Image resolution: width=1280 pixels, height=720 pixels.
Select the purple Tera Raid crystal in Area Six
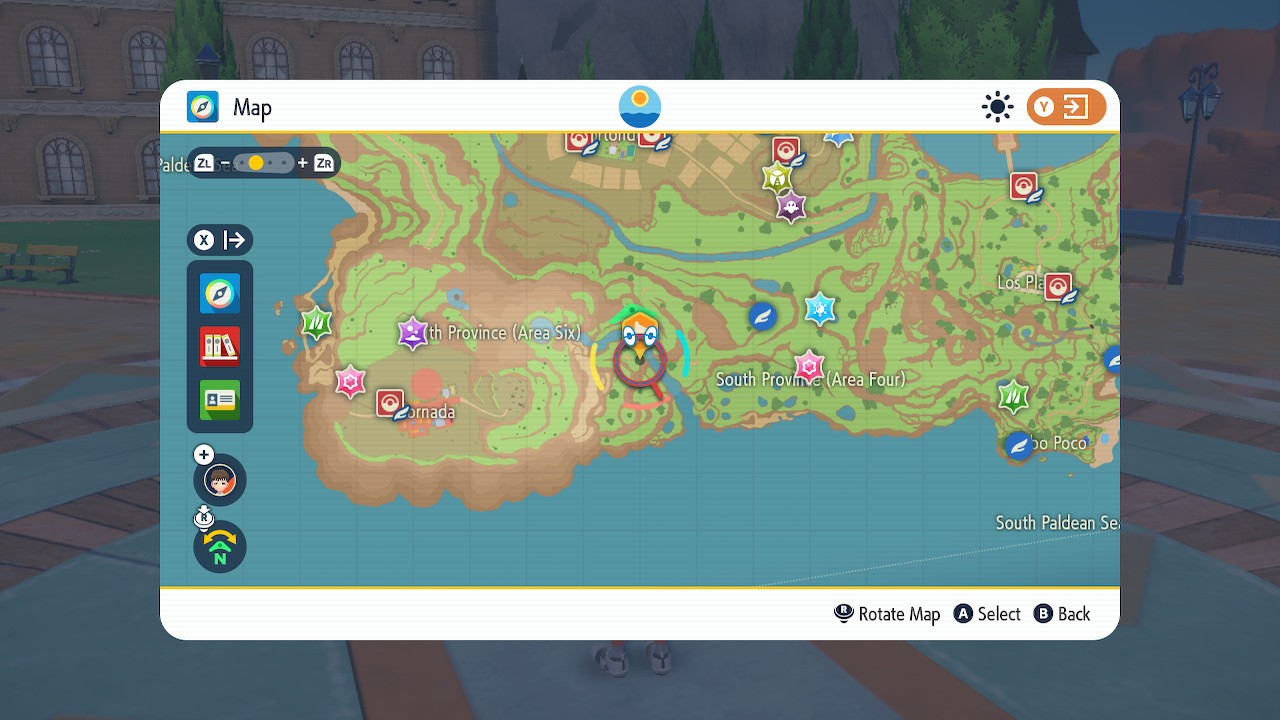412,333
